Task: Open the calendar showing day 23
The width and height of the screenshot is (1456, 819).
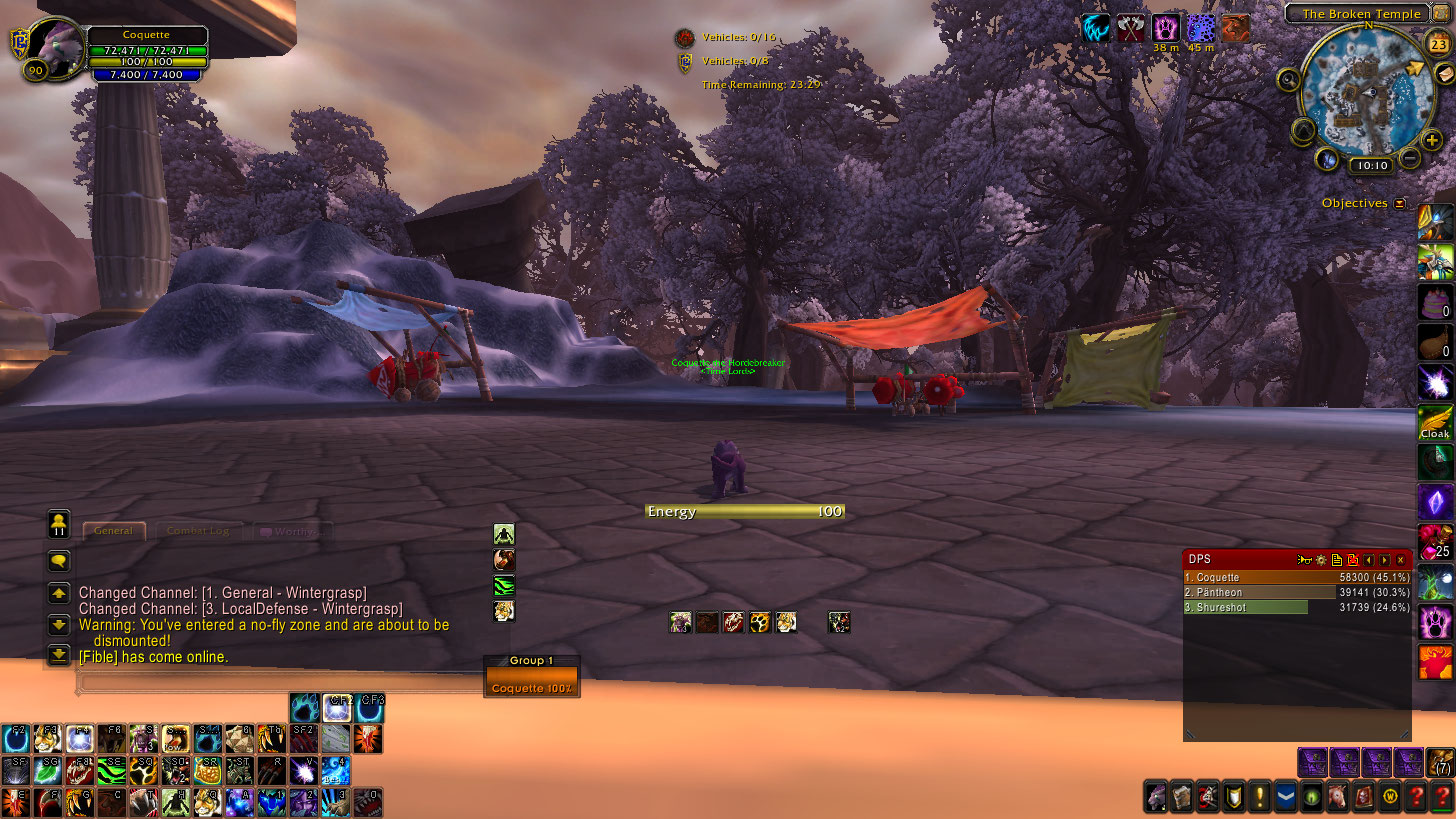Action: coord(1441,44)
